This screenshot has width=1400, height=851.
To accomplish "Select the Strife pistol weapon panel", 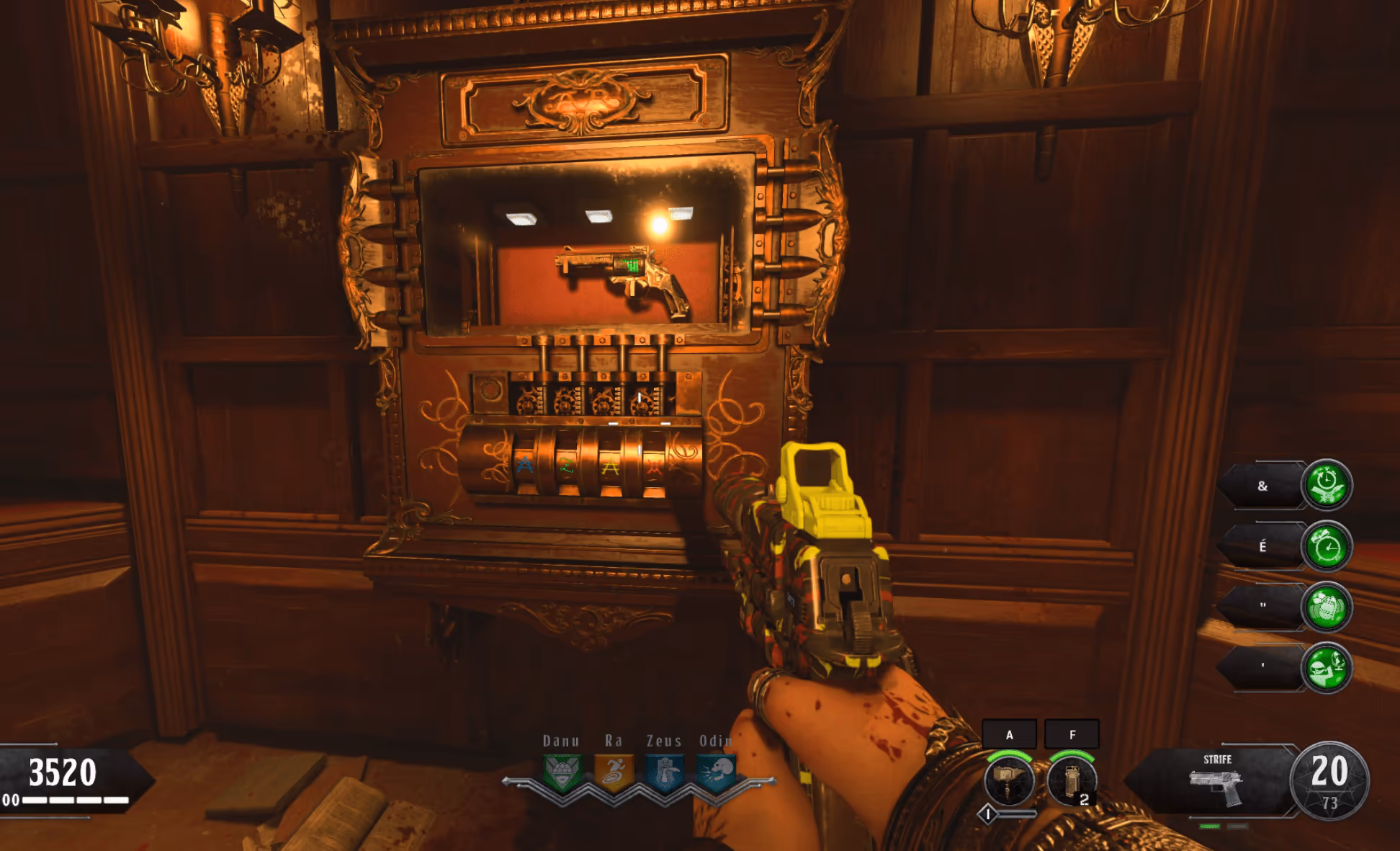I will (1216, 782).
